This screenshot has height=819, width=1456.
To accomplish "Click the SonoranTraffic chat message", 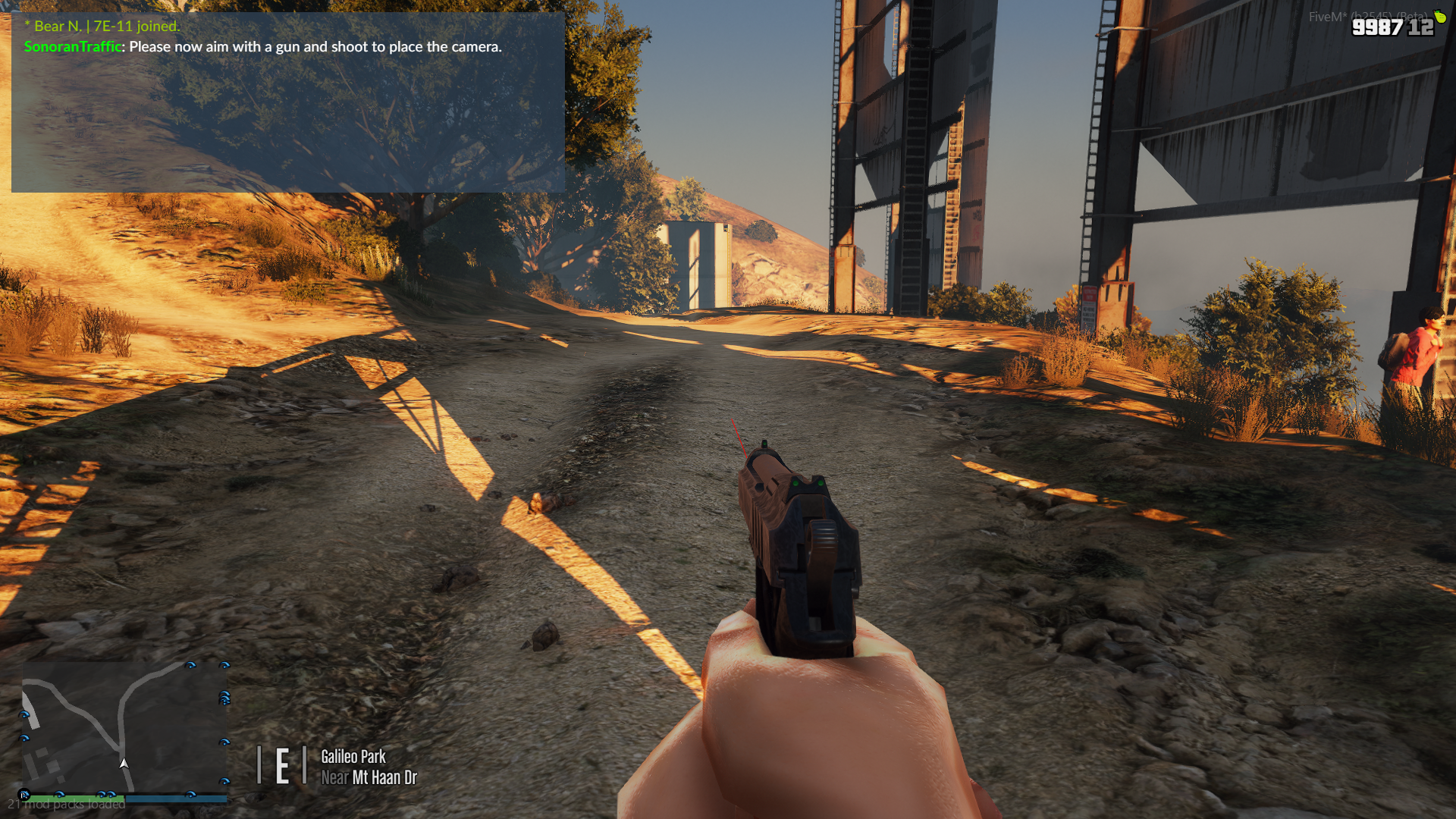I will [x=263, y=47].
